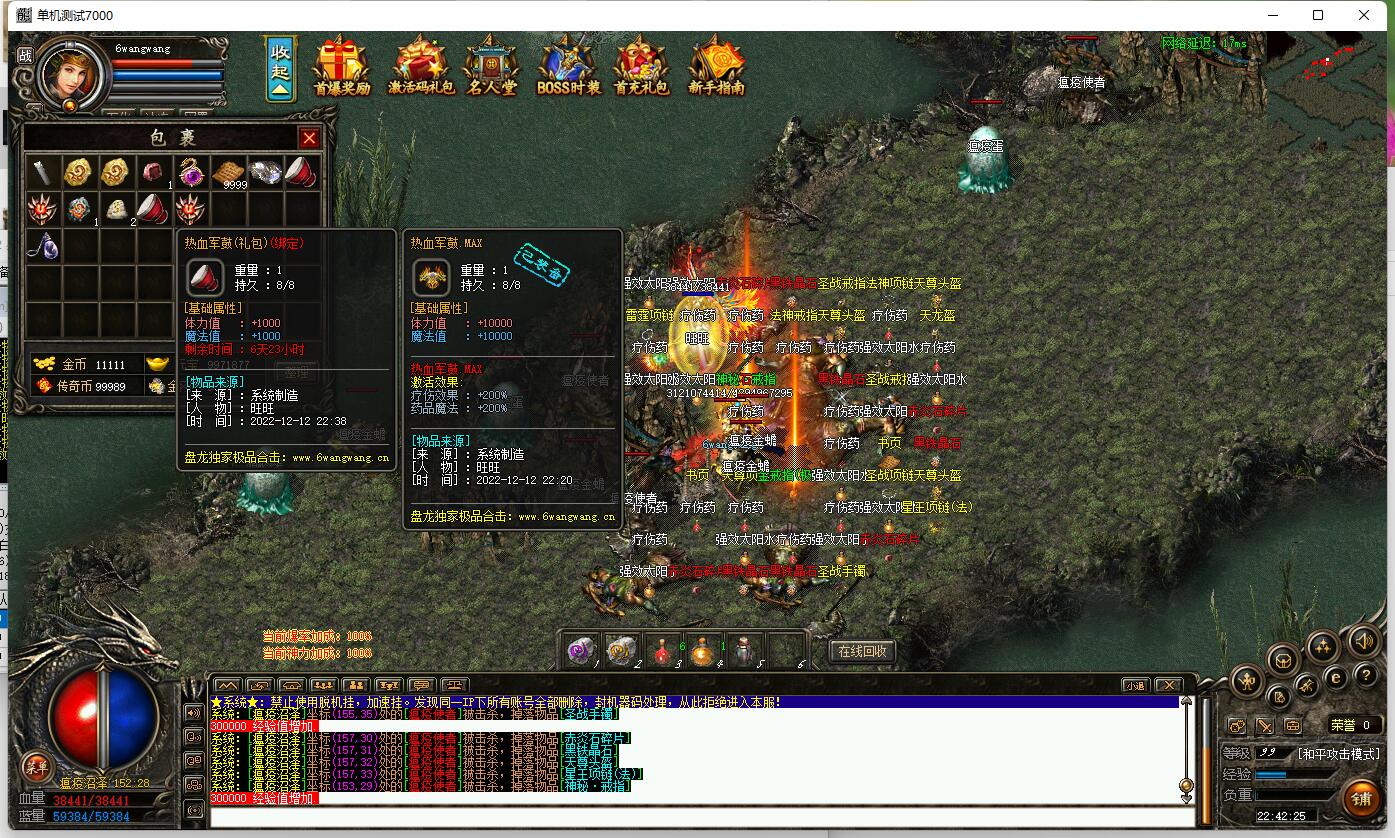Viewport: 1395px width, 838px height.
Task: Maximize the game window
Action: point(1318,15)
